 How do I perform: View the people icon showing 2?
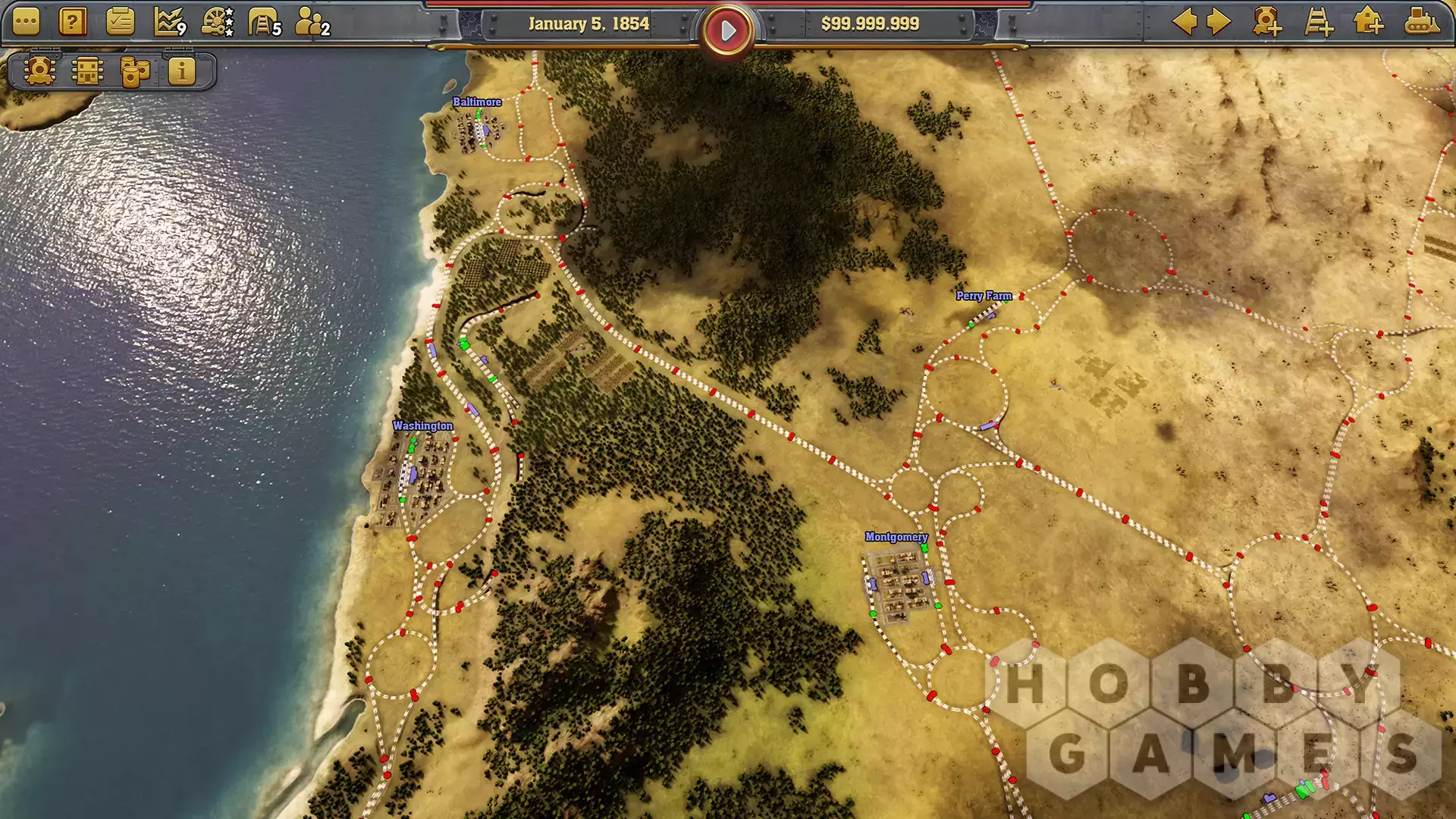pyautogui.click(x=311, y=23)
